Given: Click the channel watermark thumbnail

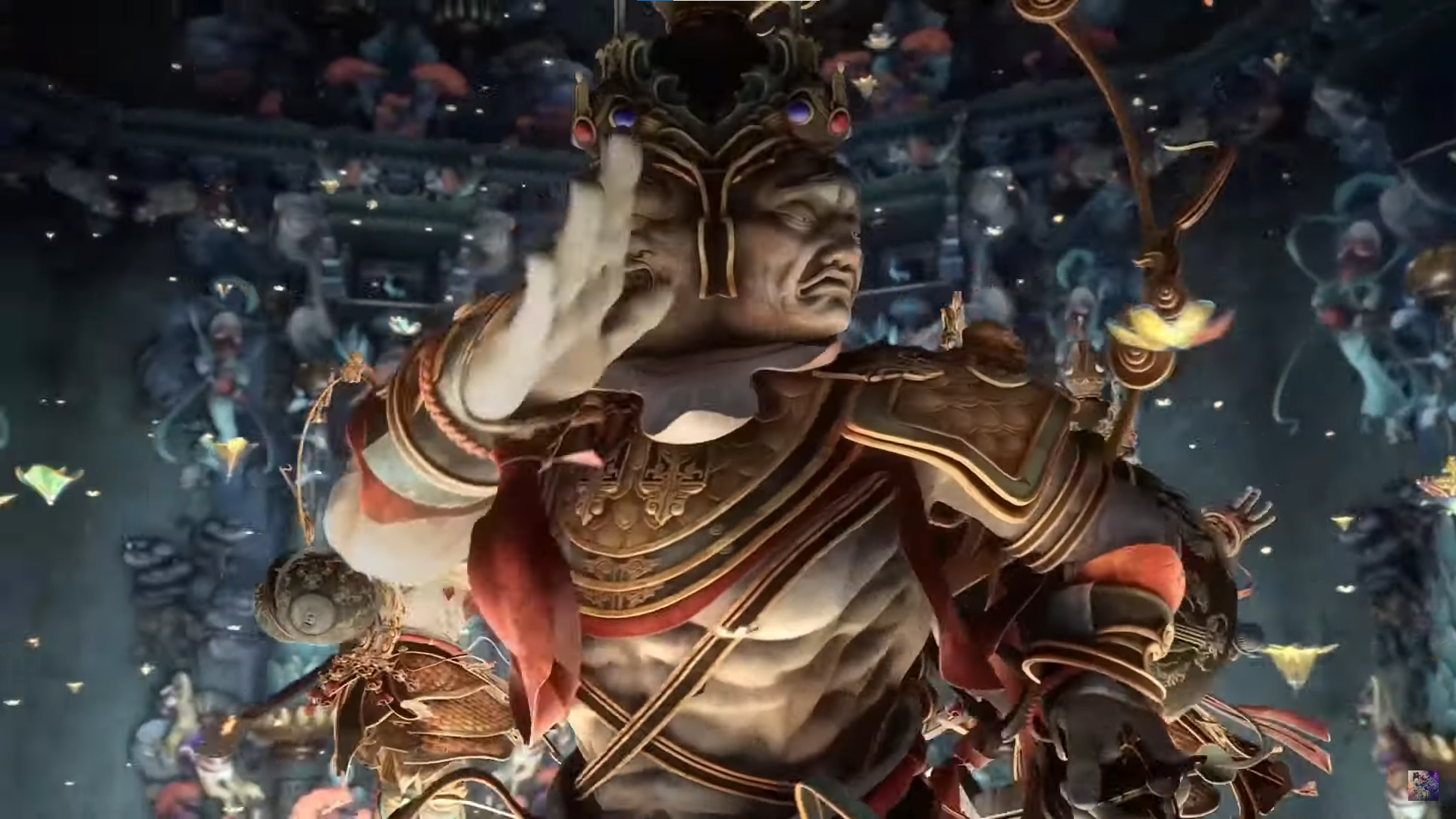Looking at the screenshot, I should point(1423,786).
